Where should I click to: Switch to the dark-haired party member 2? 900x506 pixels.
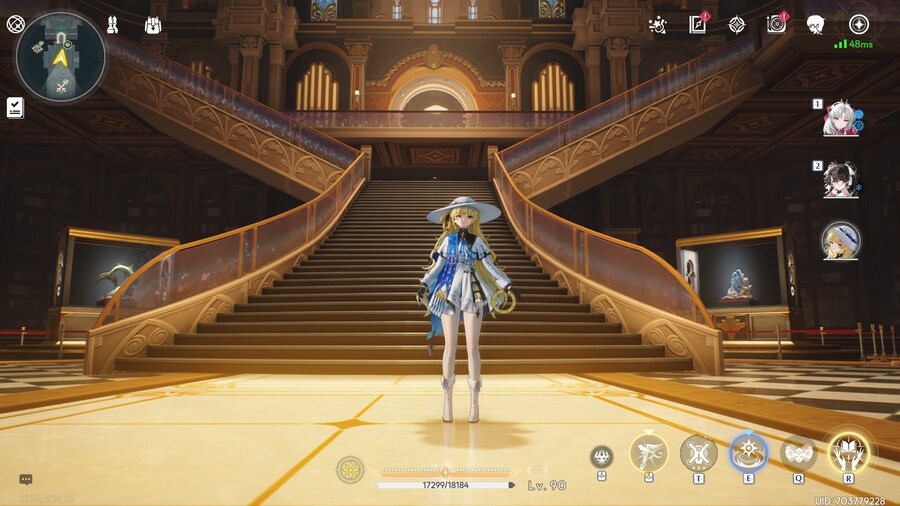(x=840, y=181)
